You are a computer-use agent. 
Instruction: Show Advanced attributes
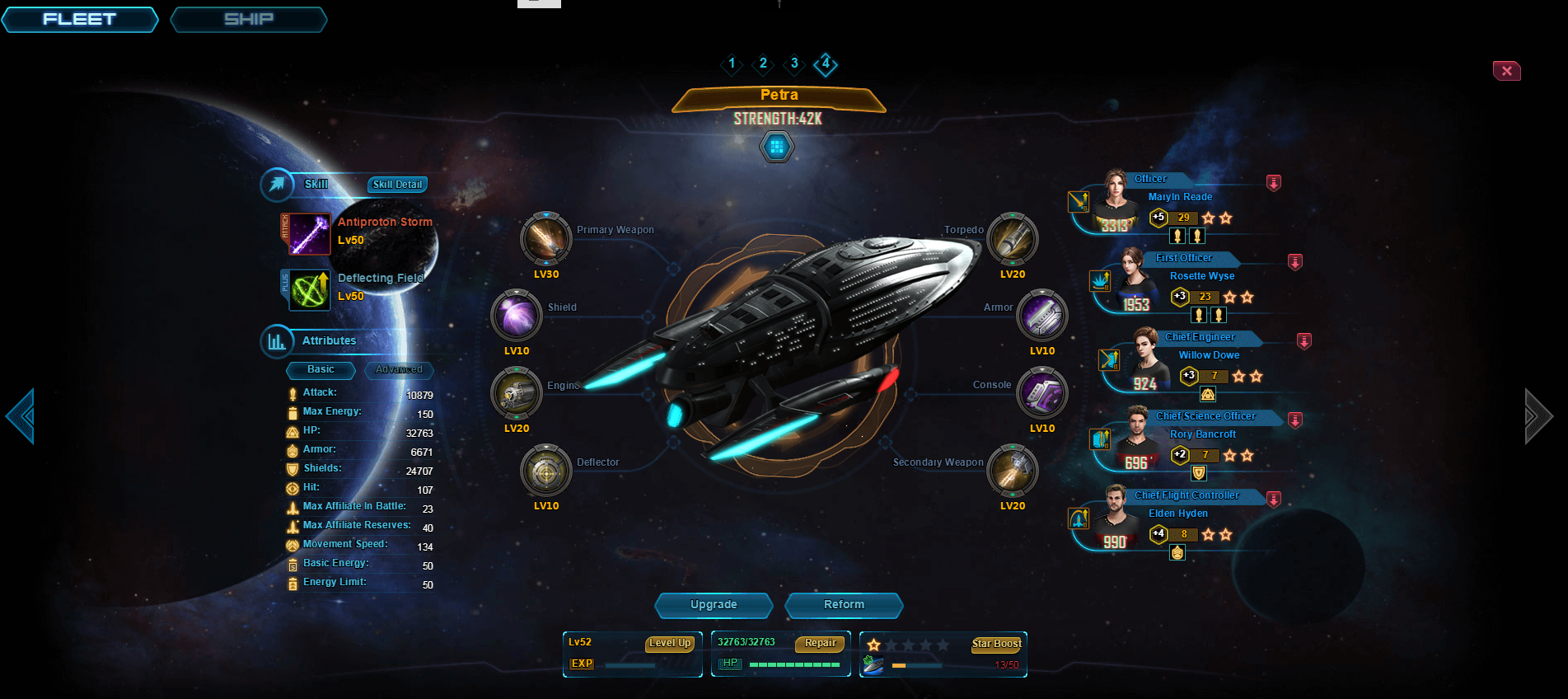coord(399,369)
